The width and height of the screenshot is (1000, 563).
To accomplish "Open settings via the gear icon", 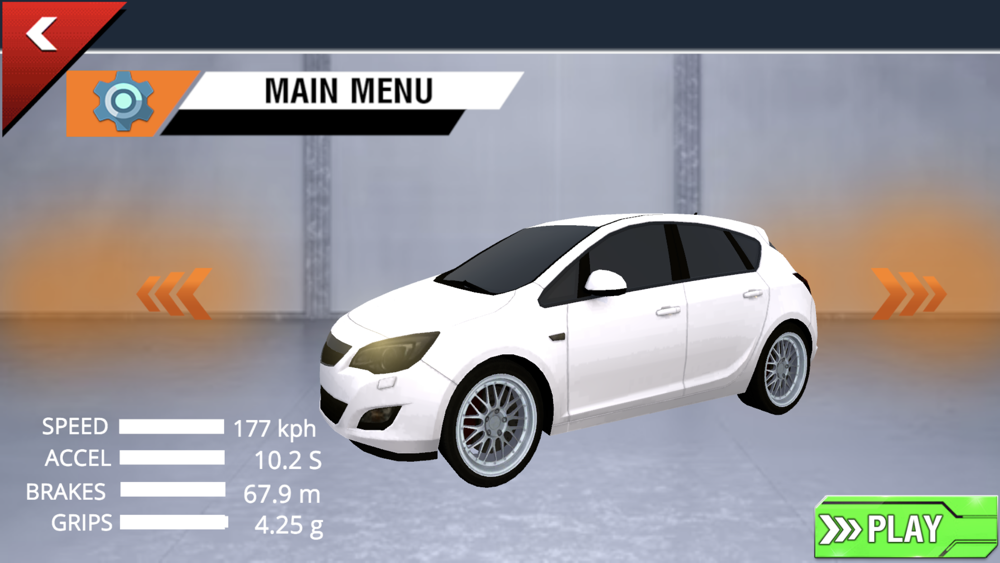I will (123, 102).
